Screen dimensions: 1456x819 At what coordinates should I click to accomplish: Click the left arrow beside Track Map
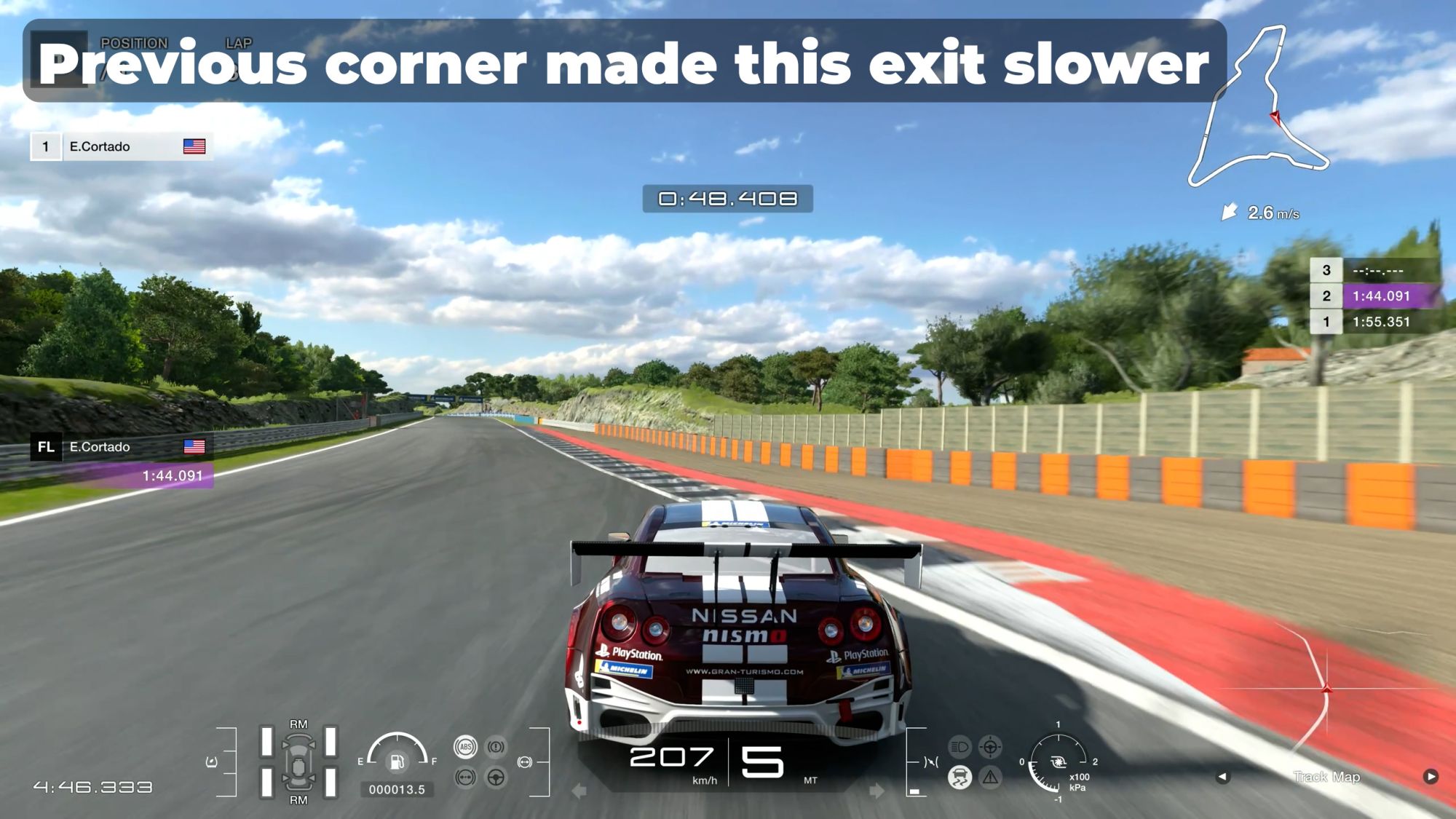coord(1222,777)
